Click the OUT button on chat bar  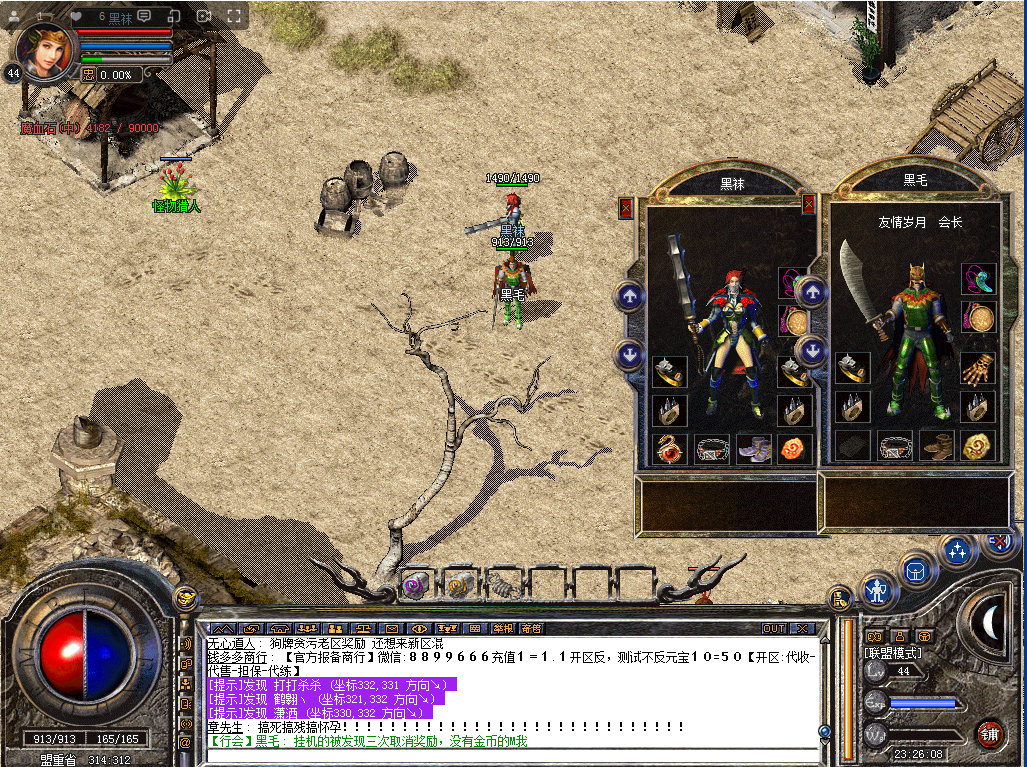[x=773, y=628]
